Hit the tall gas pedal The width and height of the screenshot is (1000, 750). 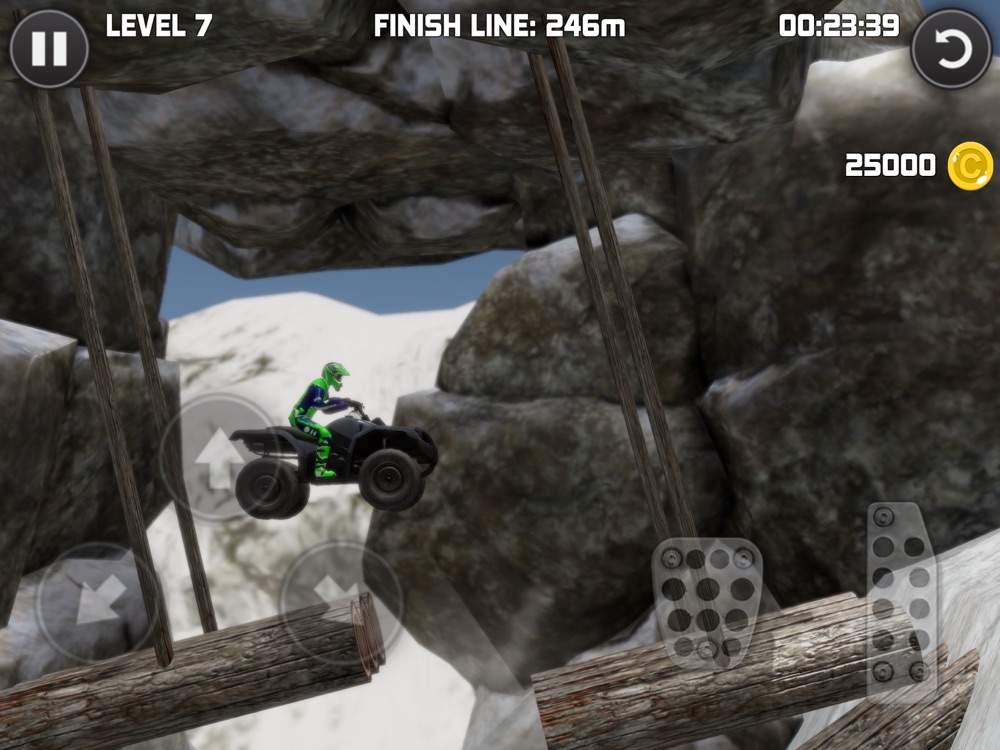click(900, 597)
